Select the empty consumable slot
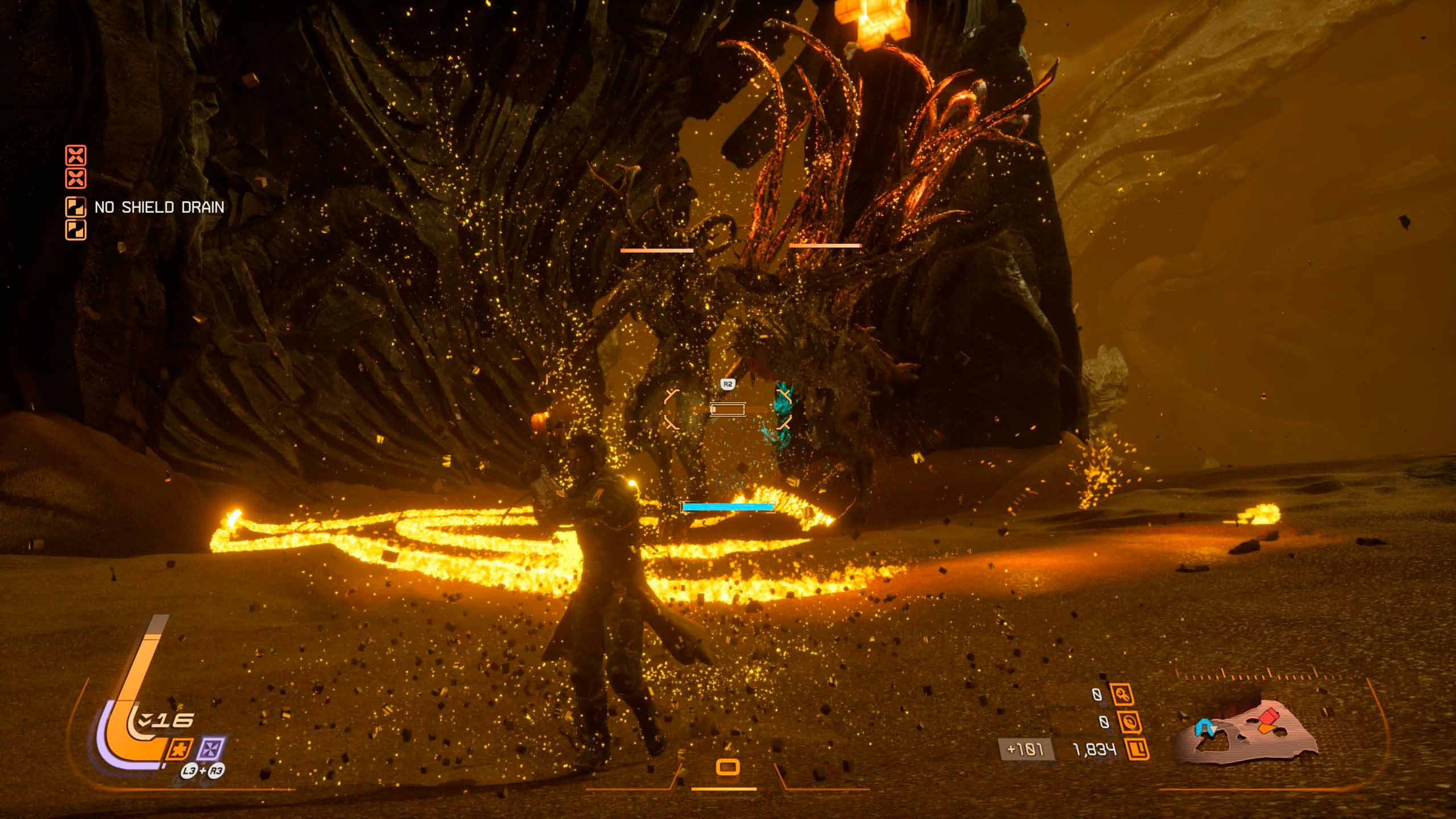The width and height of the screenshot is (1456, 819). click(727, 767)
